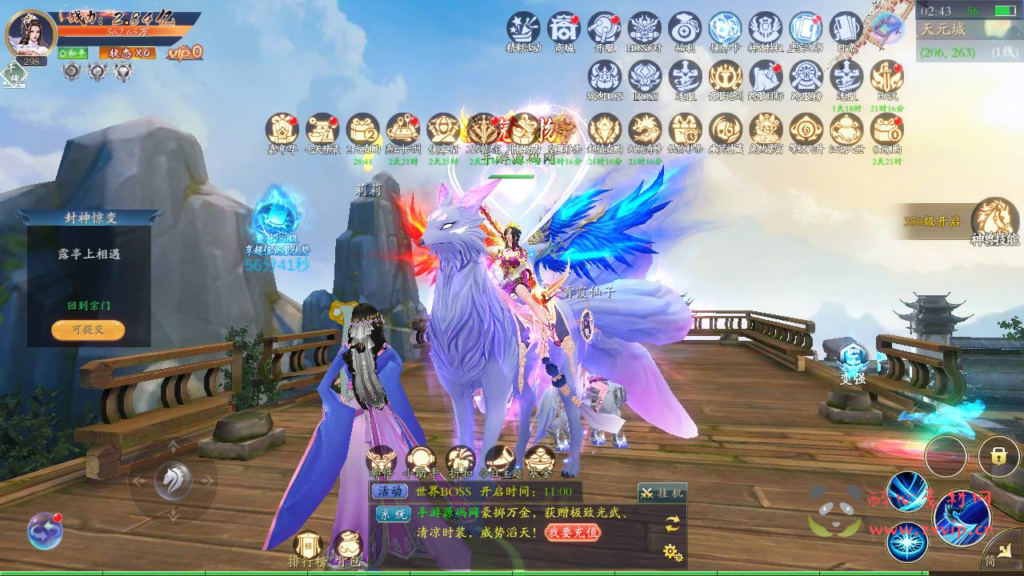The height and width of the screenshot is (576, 1024).
Task: Open the 背包 bag icon
Action: pyautogui.click(x=349, y=549)
